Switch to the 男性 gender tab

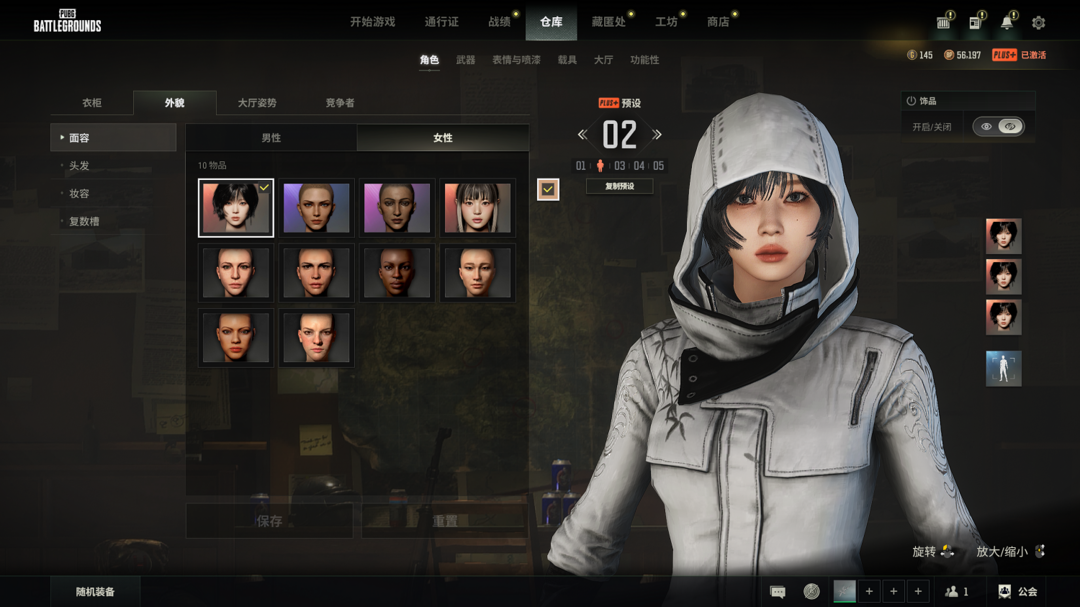271,138
